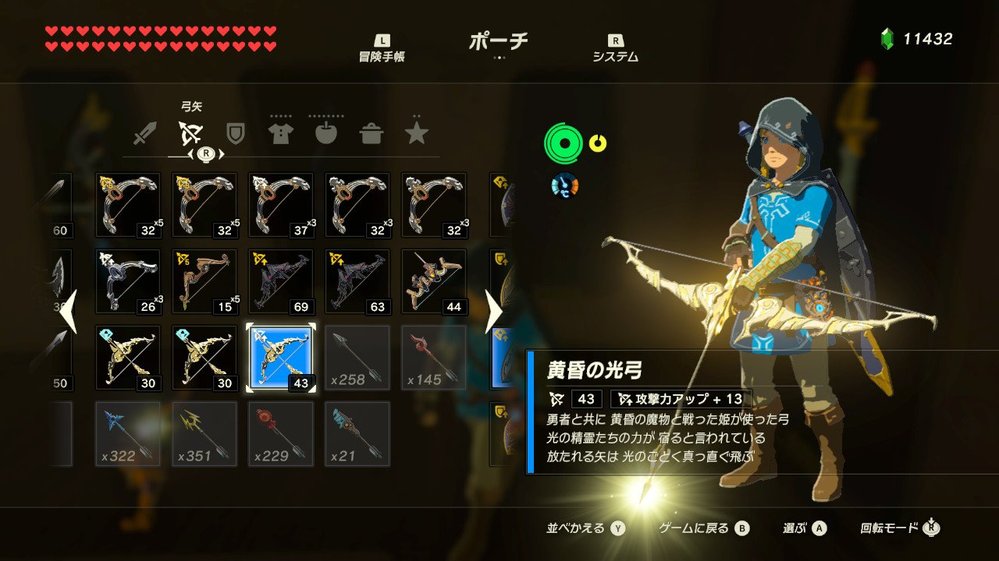This screenshot has height=561, width=999.
Task: Choose the bomb arrows stack x229
Action: coord(281,434)
